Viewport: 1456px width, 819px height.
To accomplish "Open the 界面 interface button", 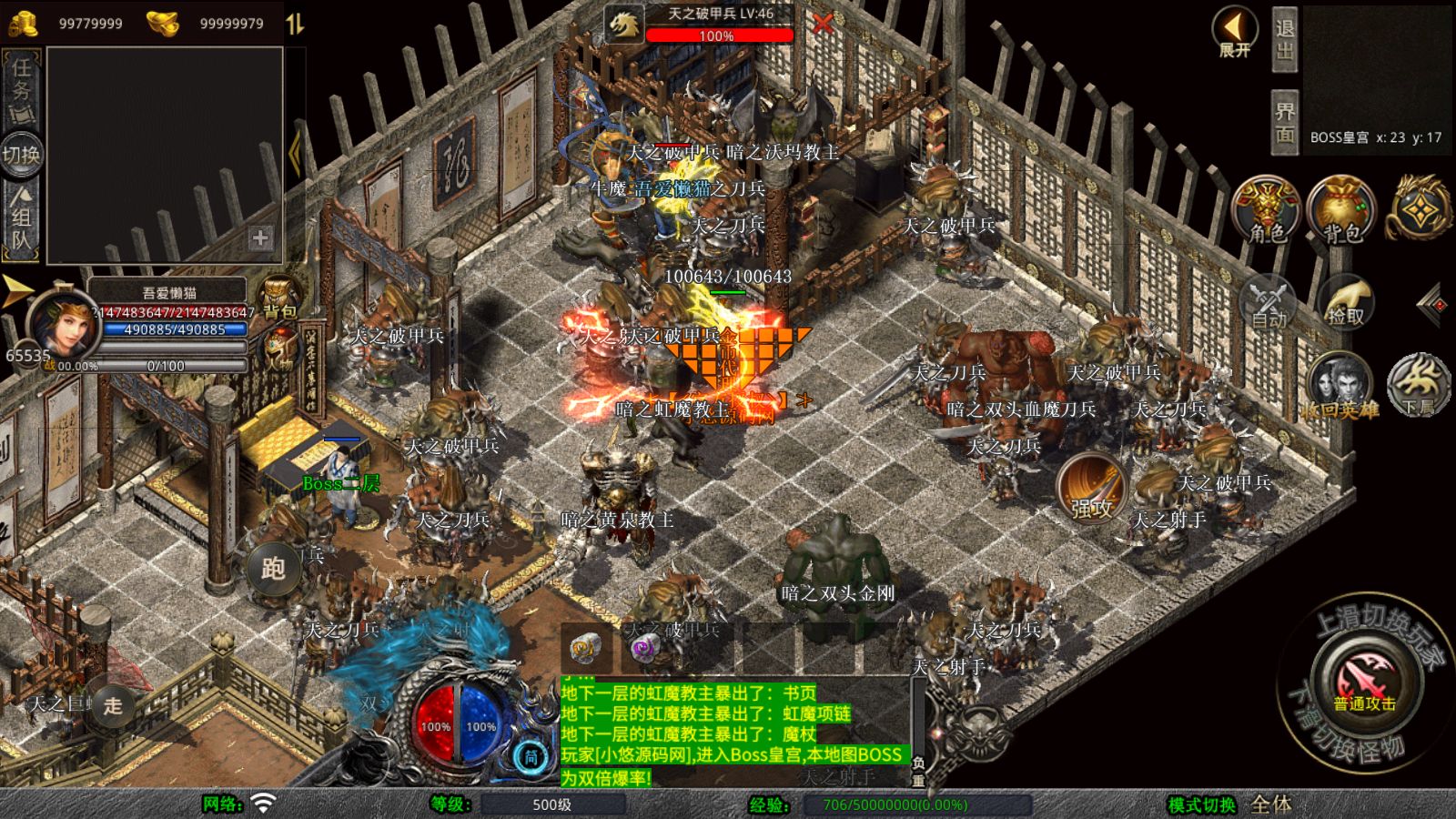I will 1284,123.
